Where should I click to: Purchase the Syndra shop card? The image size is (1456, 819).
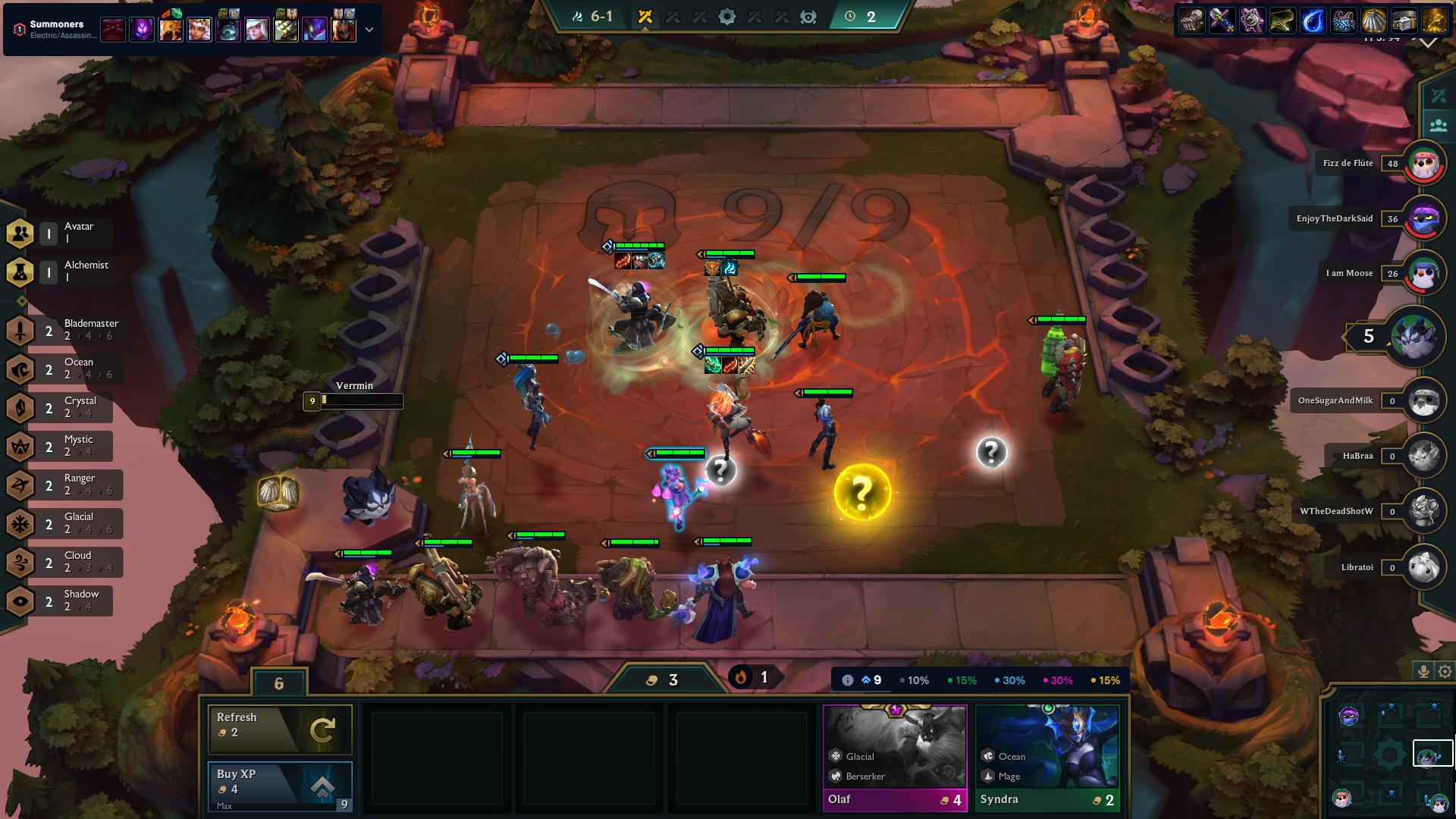click(1046, 758)
